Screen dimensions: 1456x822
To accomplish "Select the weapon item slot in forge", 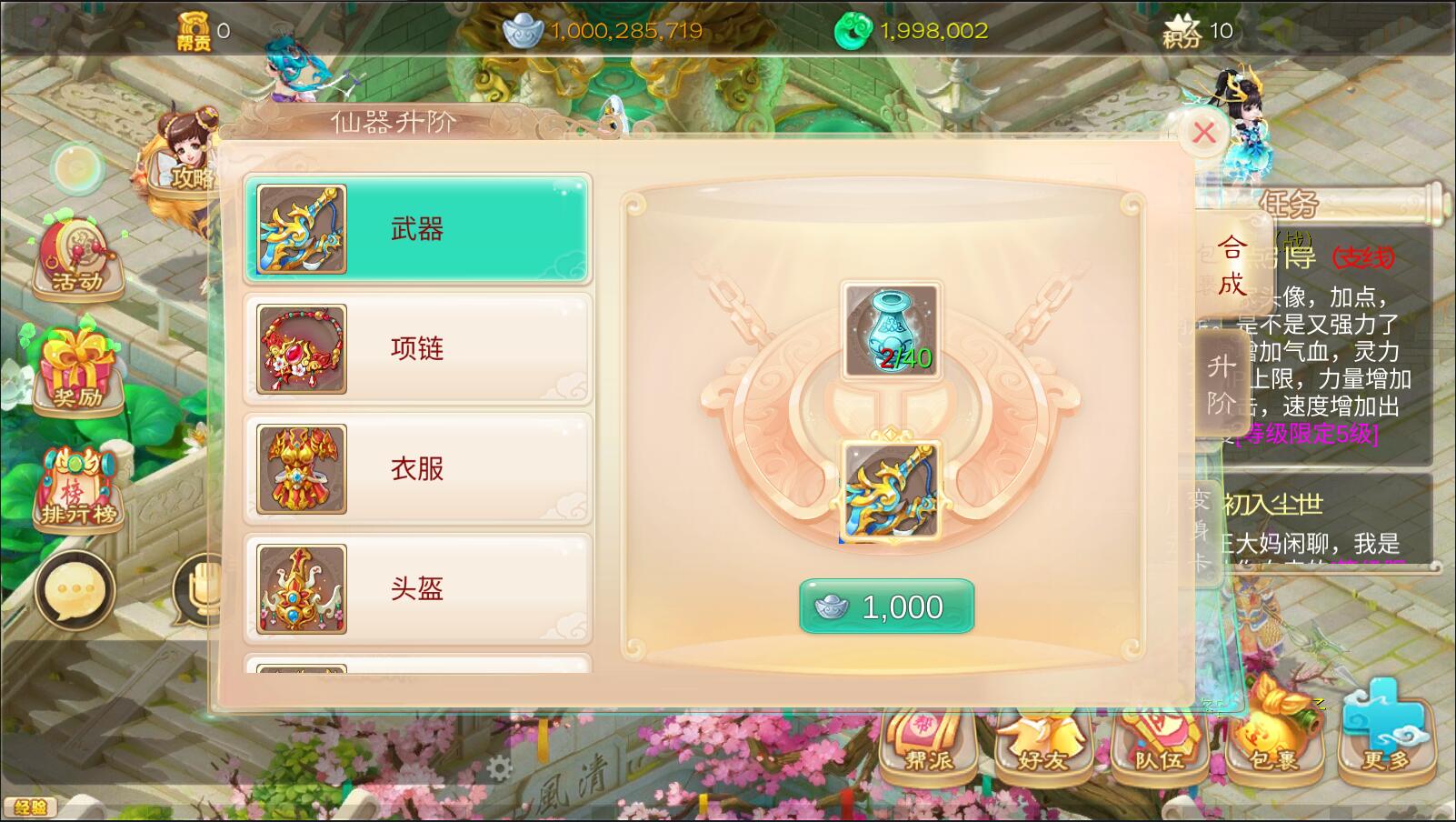I will [891, 491].
